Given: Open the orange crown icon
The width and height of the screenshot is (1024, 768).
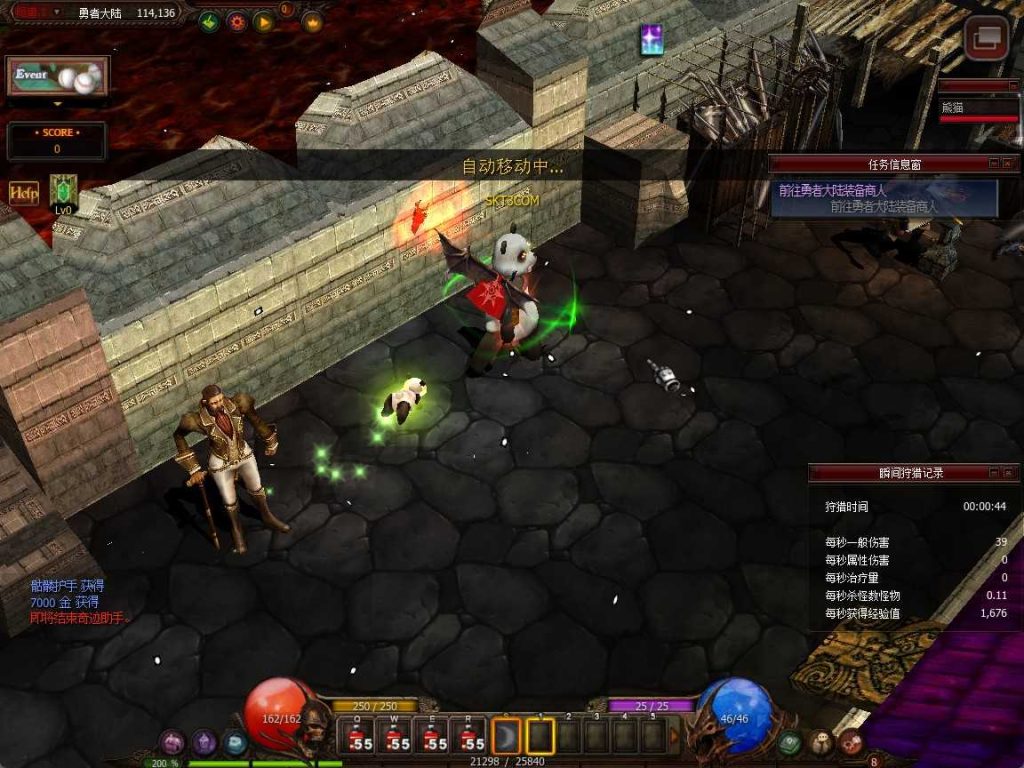Looking at the screenshot, I should [312, 21].
